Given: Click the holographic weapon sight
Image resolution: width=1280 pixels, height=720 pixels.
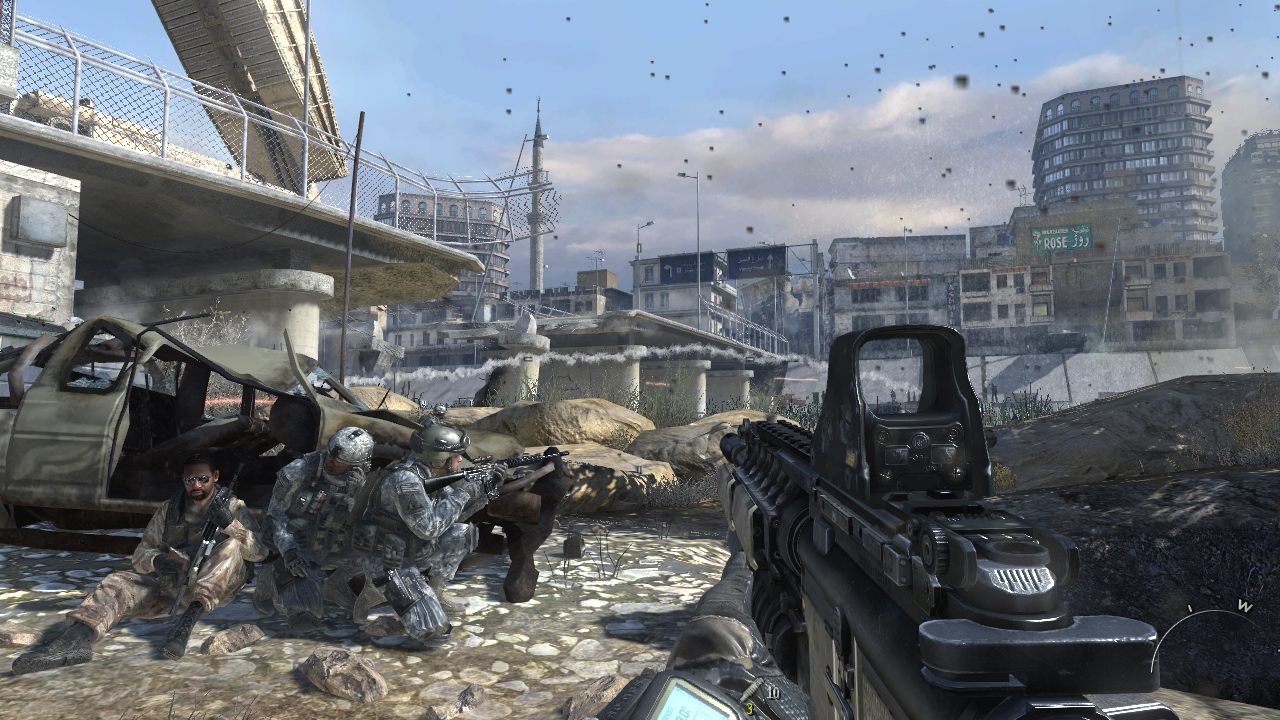Looking at the screenshot, I should tap(914, 400).
